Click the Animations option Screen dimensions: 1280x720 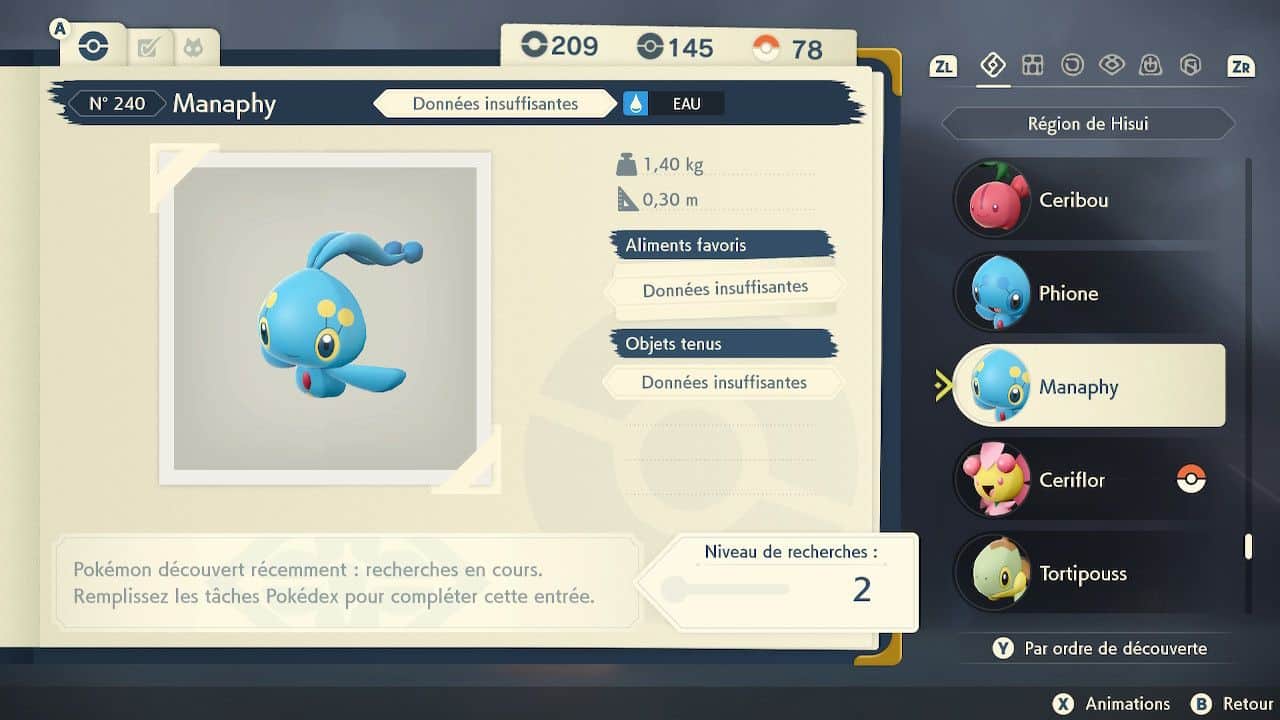point(1112,704)
